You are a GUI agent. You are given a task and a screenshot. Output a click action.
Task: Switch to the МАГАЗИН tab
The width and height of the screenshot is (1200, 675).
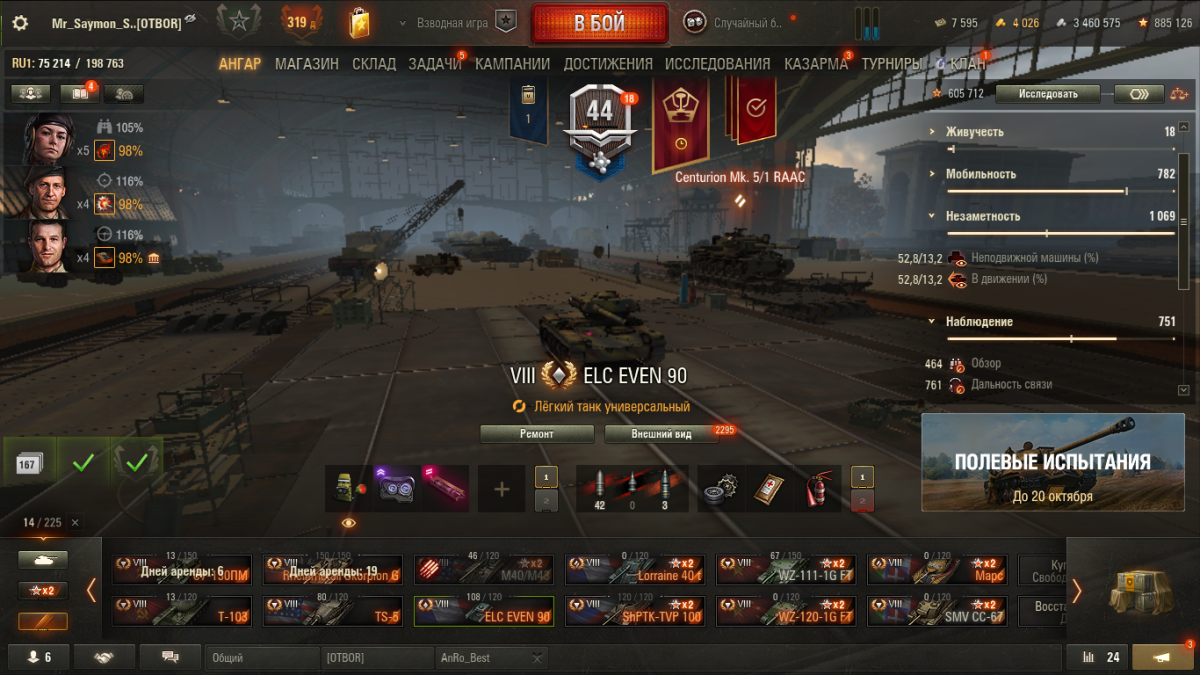pos(306,64)
